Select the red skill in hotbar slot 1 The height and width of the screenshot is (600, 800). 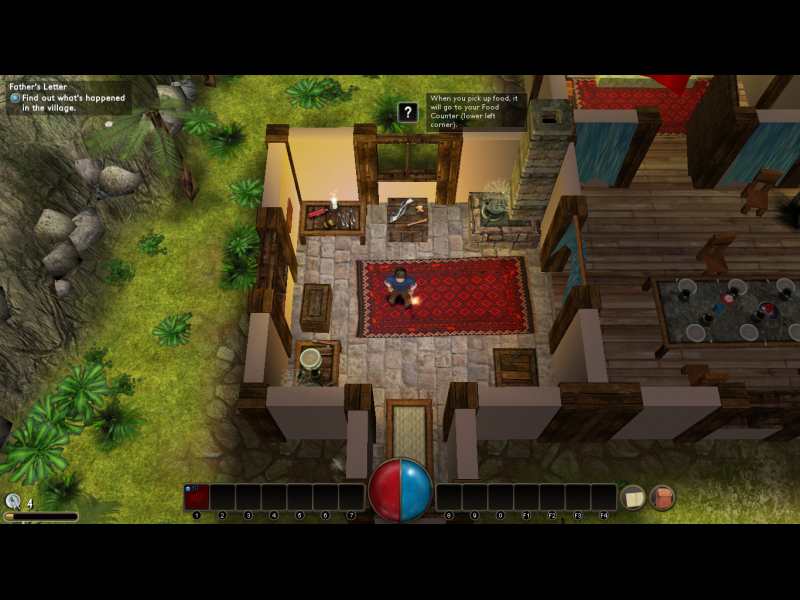[x=197, y=497]
